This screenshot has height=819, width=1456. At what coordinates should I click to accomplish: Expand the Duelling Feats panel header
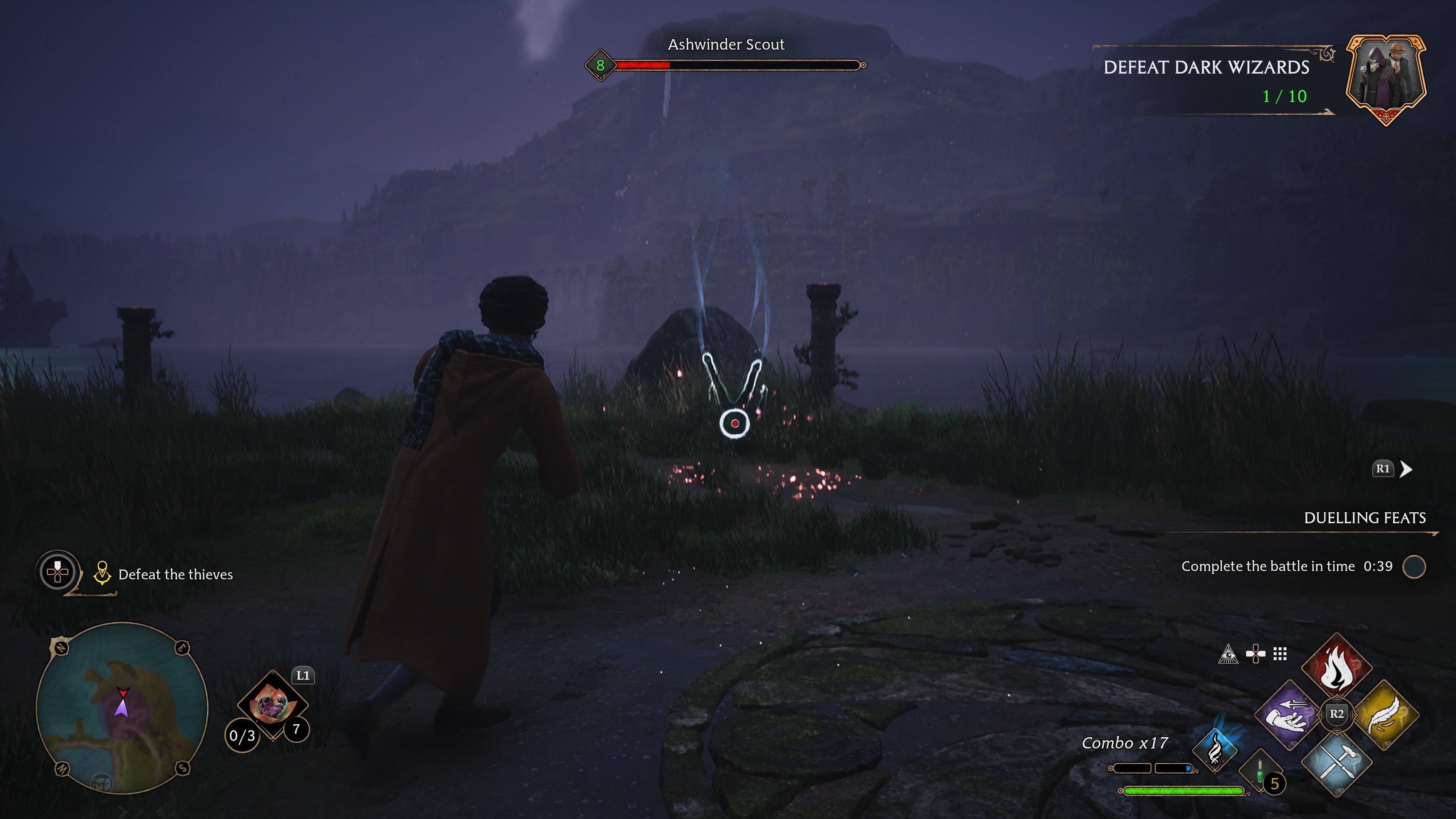point(1365,518)
